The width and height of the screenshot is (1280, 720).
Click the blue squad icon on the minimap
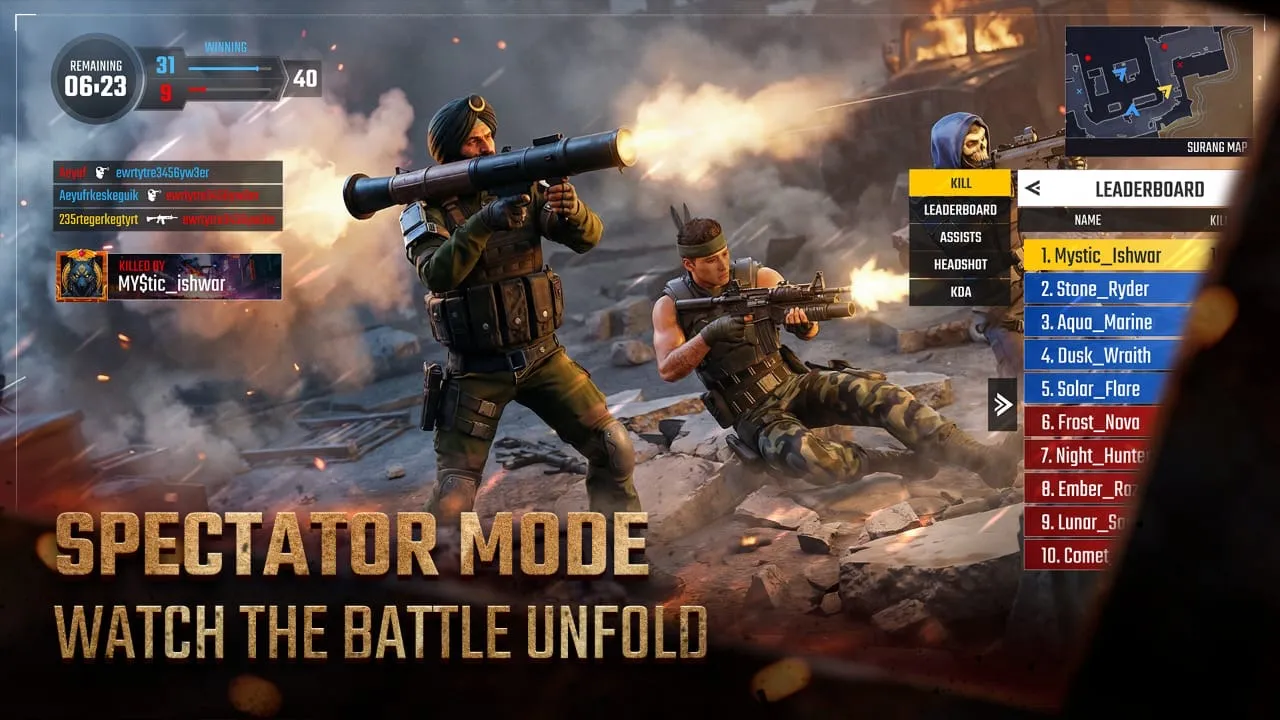pos(1121,74)
